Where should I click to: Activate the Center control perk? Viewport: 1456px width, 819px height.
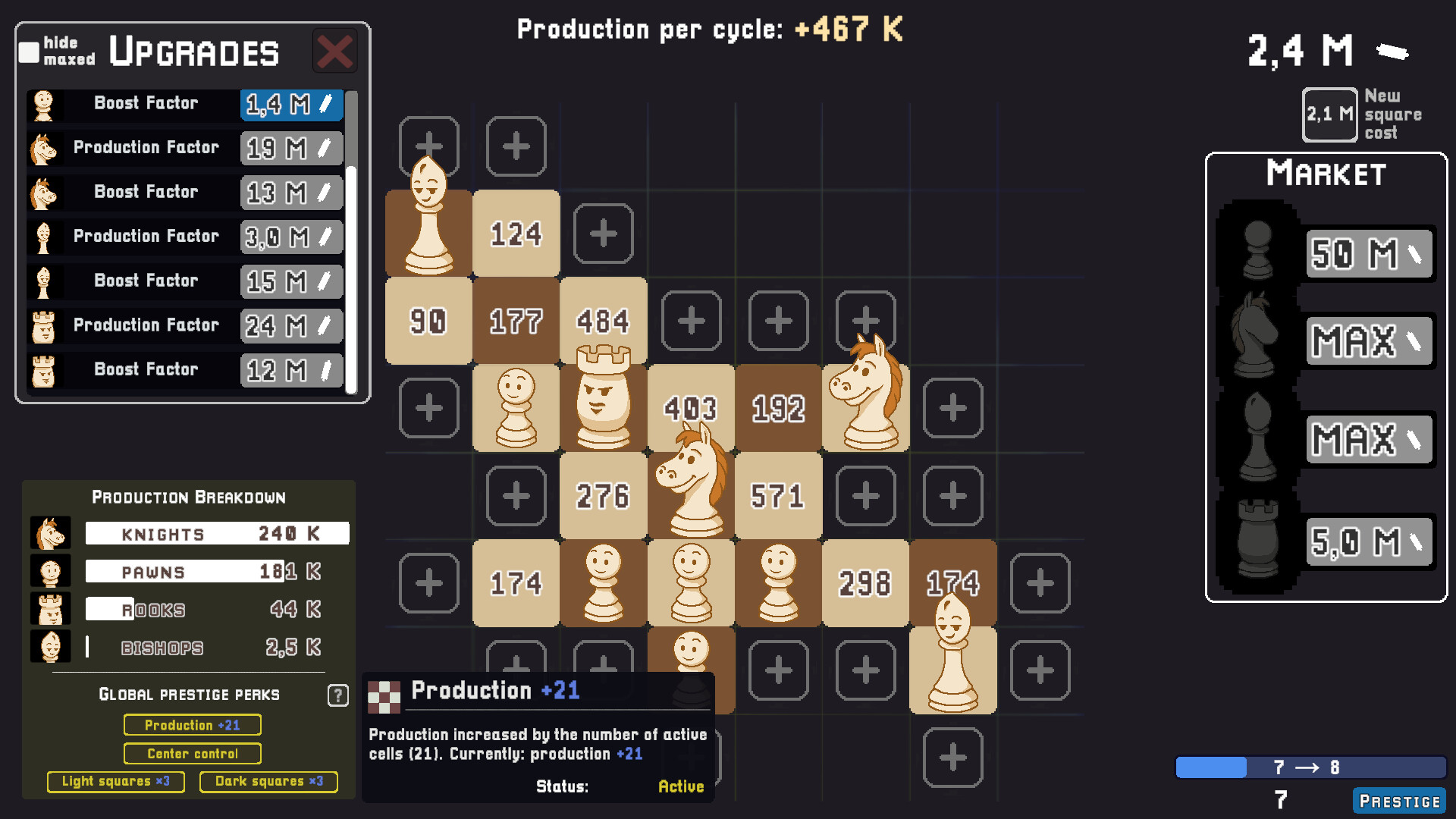click(x=192, y=753)
